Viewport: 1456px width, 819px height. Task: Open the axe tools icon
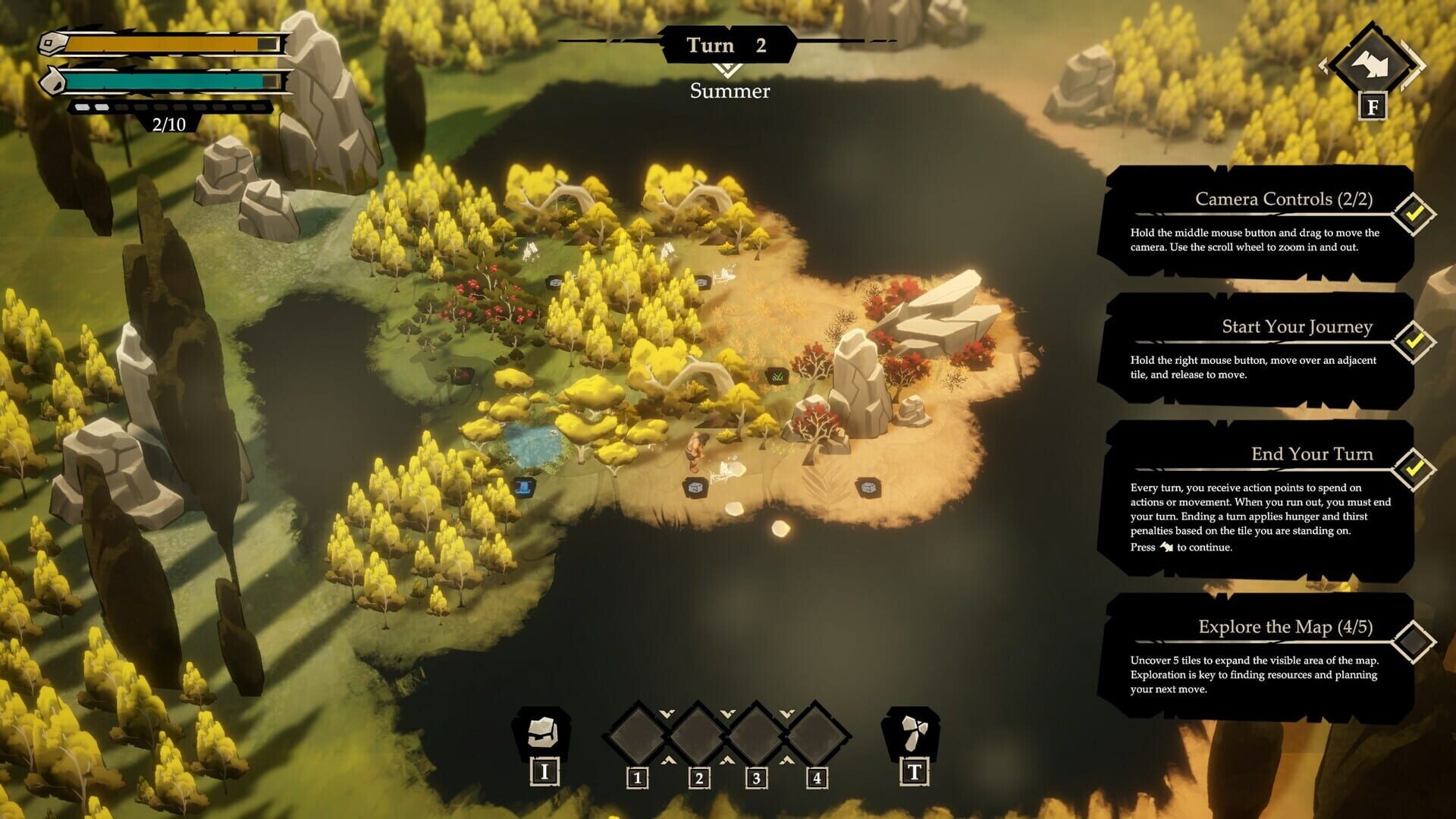click(x=912, y=733)
